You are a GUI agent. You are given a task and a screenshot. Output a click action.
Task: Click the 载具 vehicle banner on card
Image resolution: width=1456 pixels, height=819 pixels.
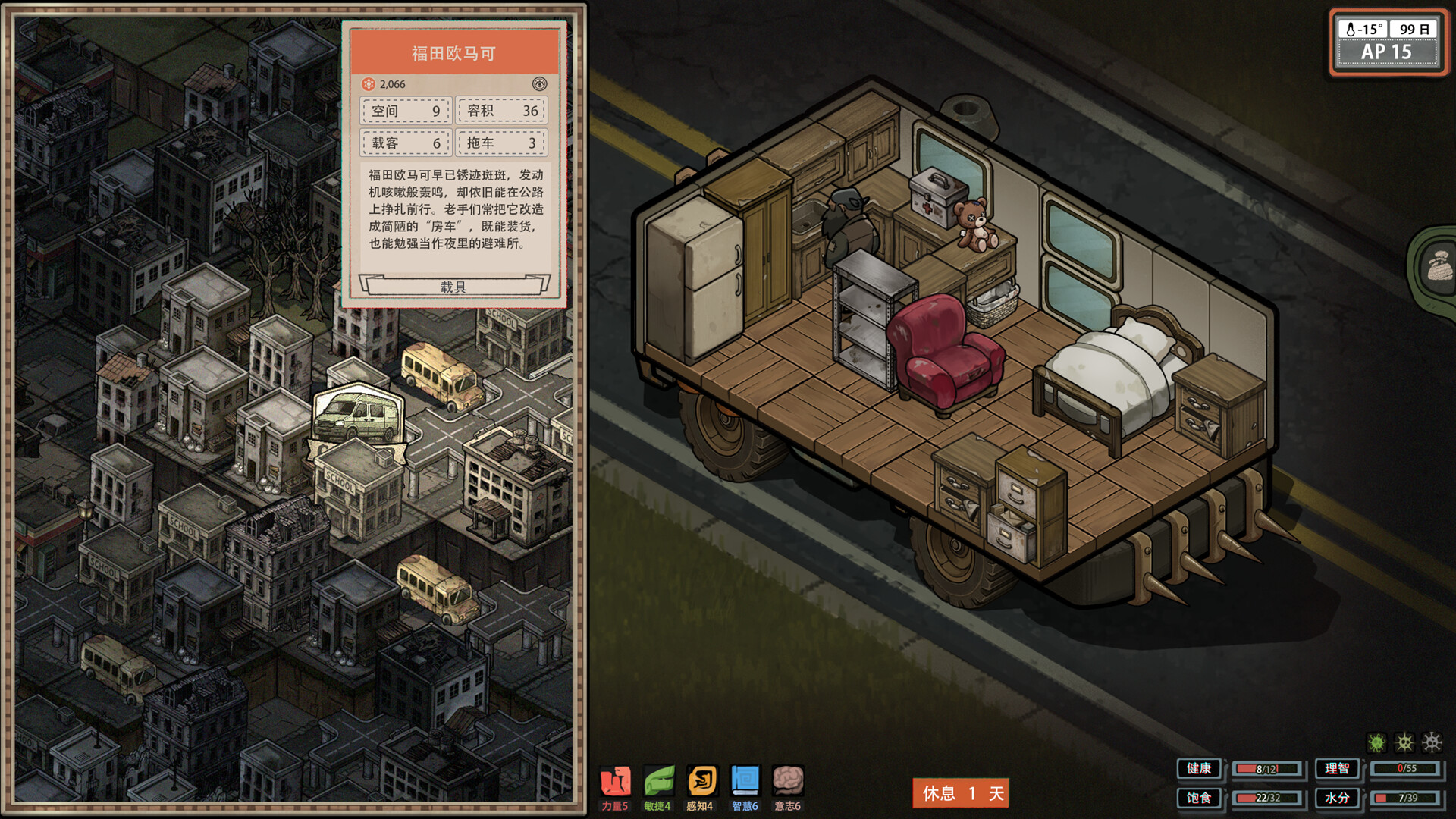453,287
